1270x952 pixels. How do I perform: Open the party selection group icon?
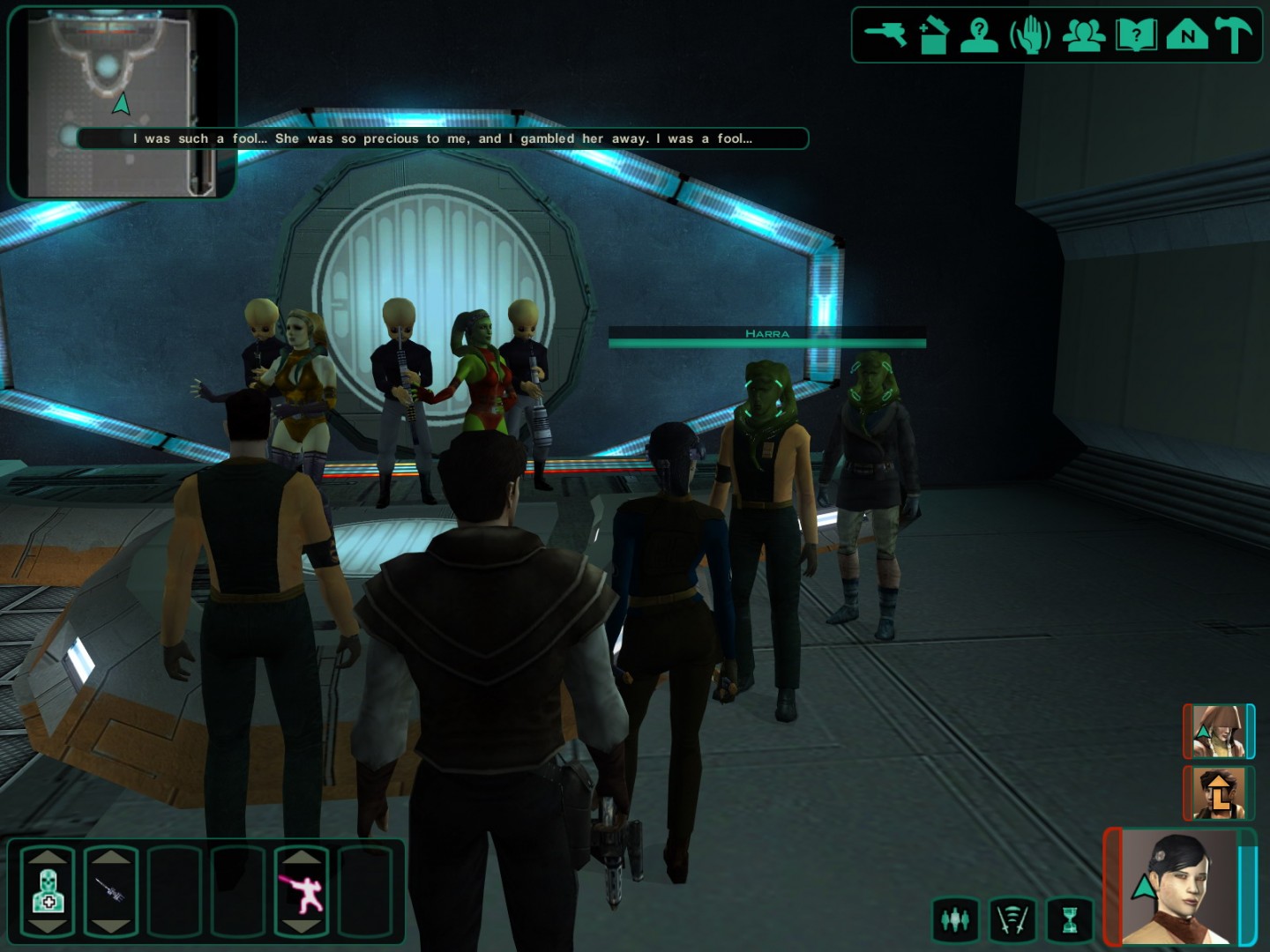click(x=1083, y=35)
